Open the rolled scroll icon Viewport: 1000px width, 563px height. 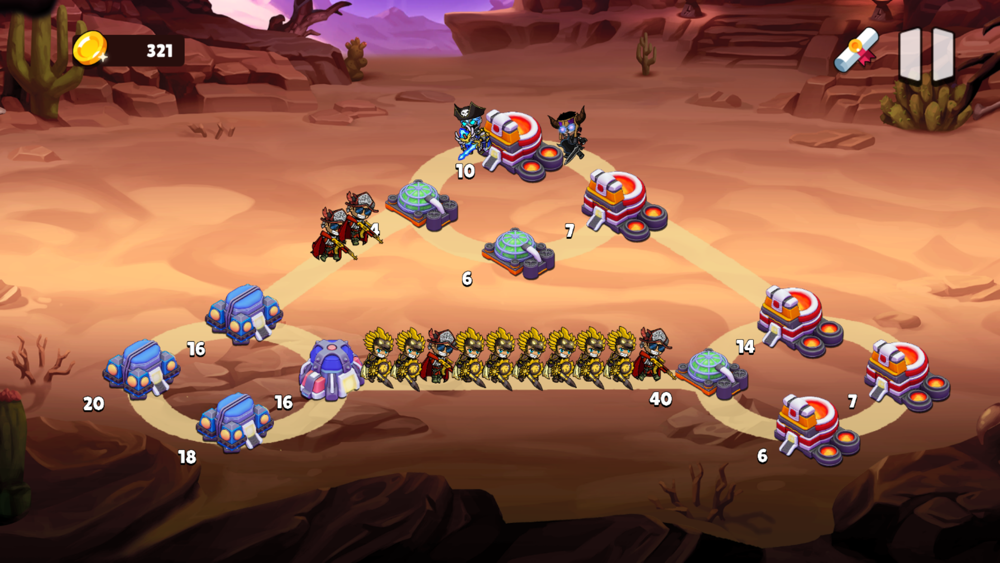856,50
